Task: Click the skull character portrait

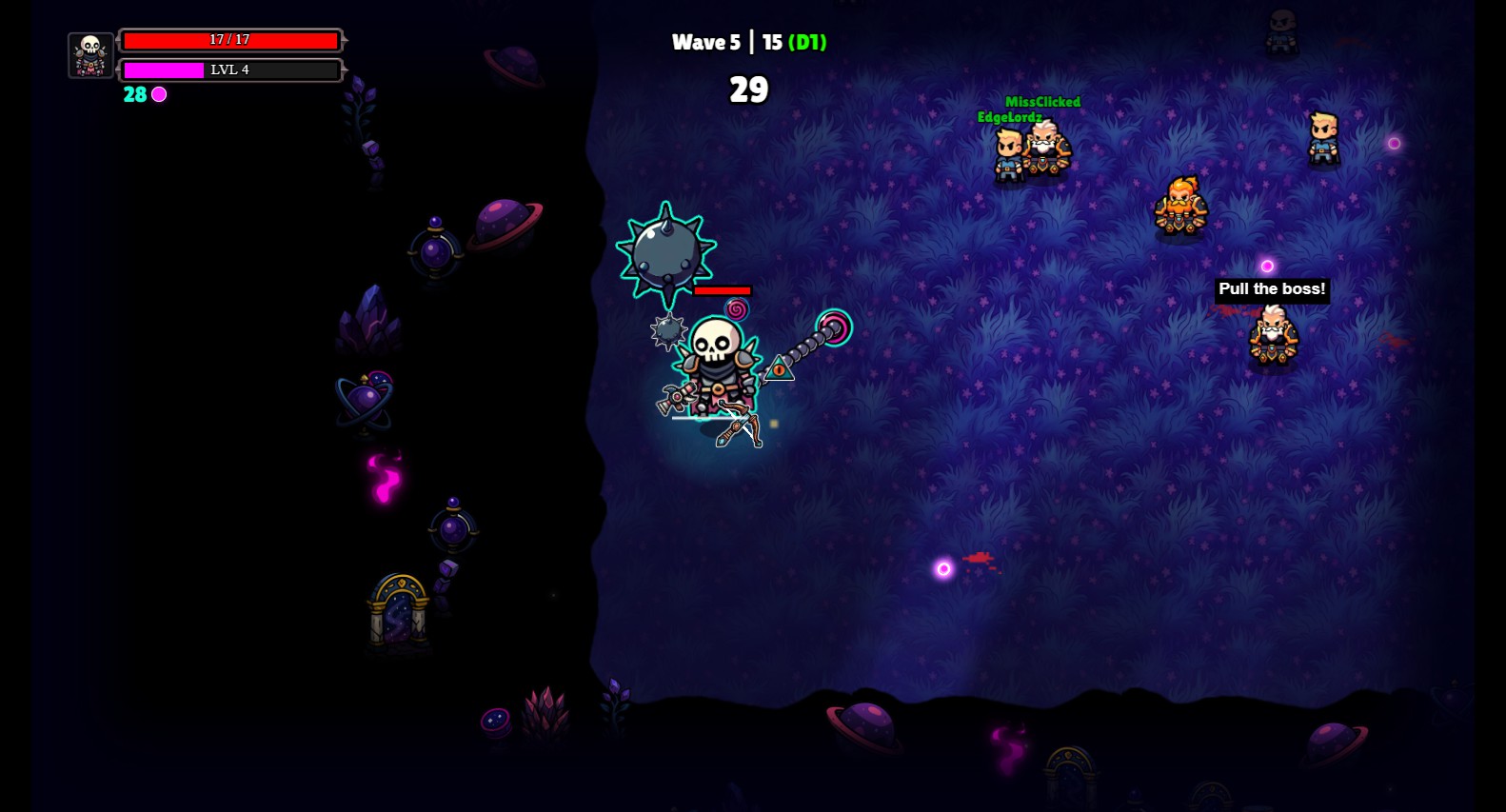Action: [x=90, y=55]
